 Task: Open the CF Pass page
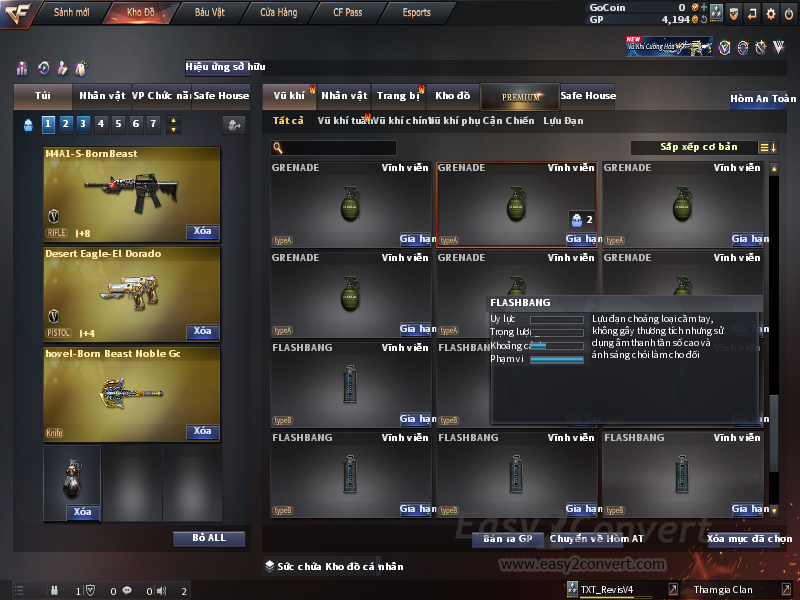tap(348, 13)
